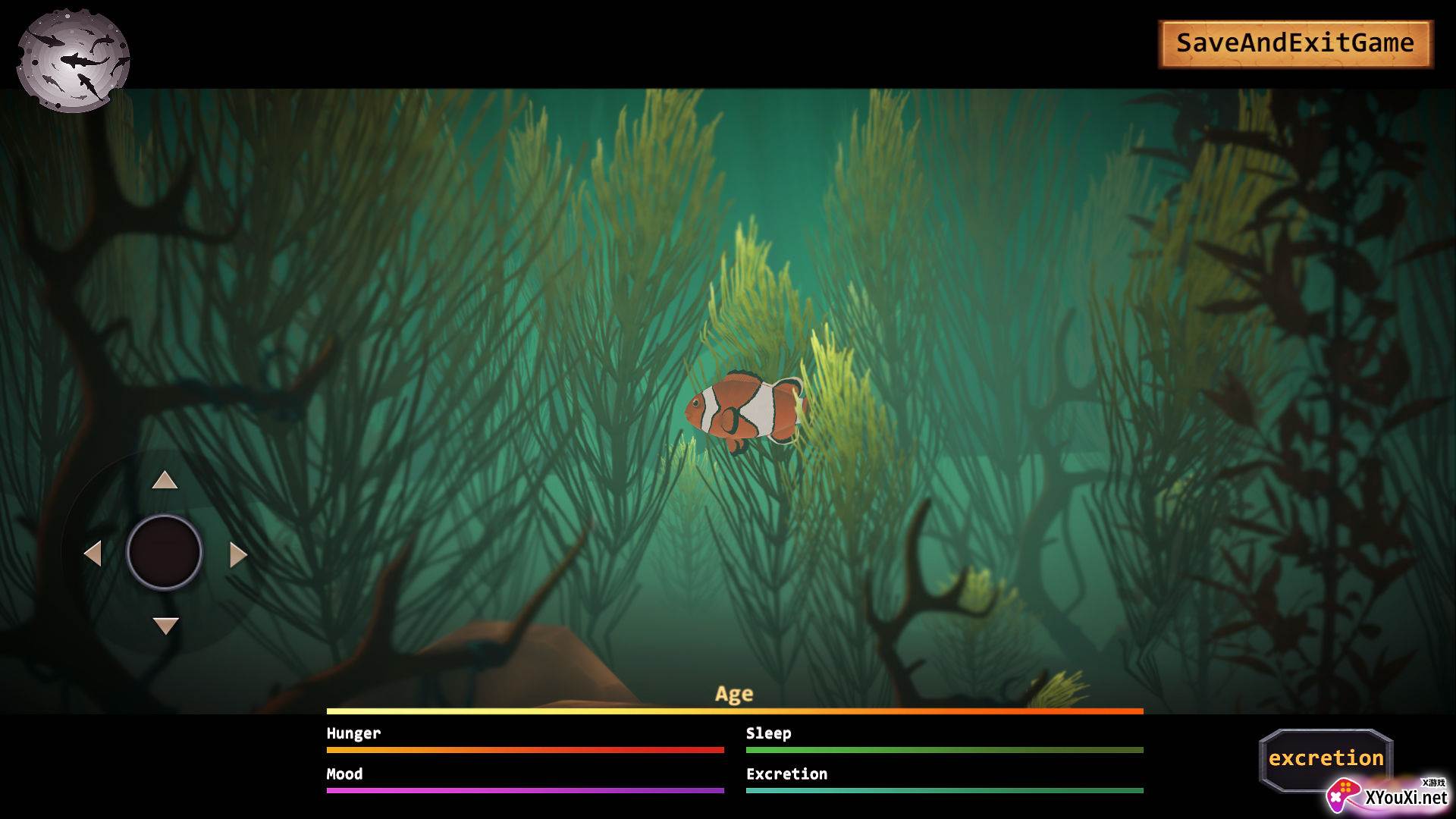This screenshot has width=1456, height=819.
Task: Tap the up arrow on the joystick
Action: 165,481
